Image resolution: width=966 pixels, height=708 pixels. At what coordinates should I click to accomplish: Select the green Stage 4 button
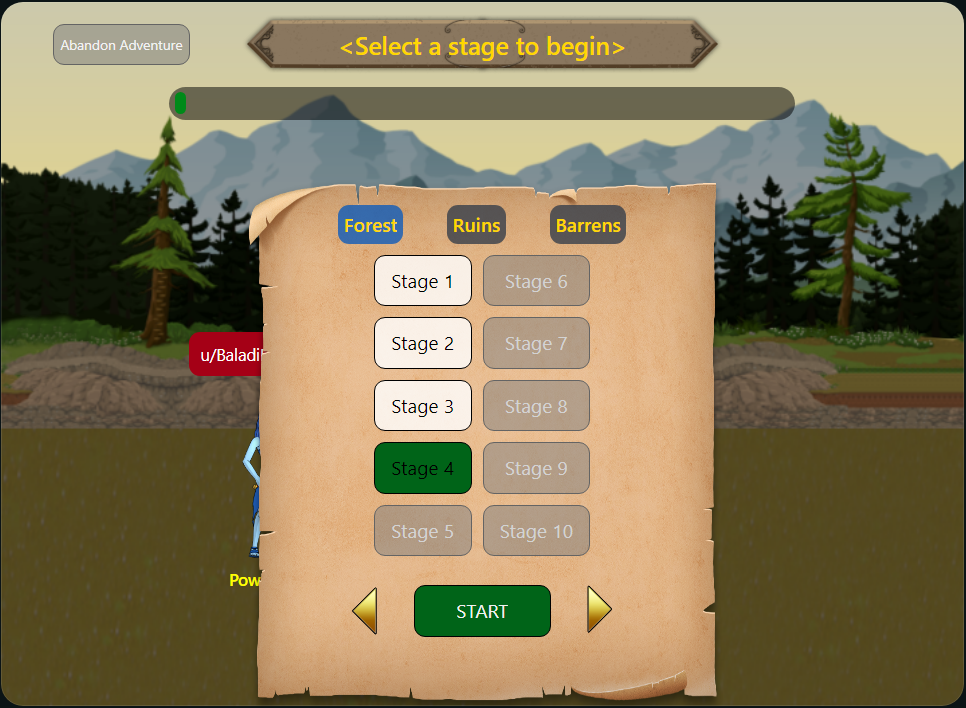pos(422,468)
